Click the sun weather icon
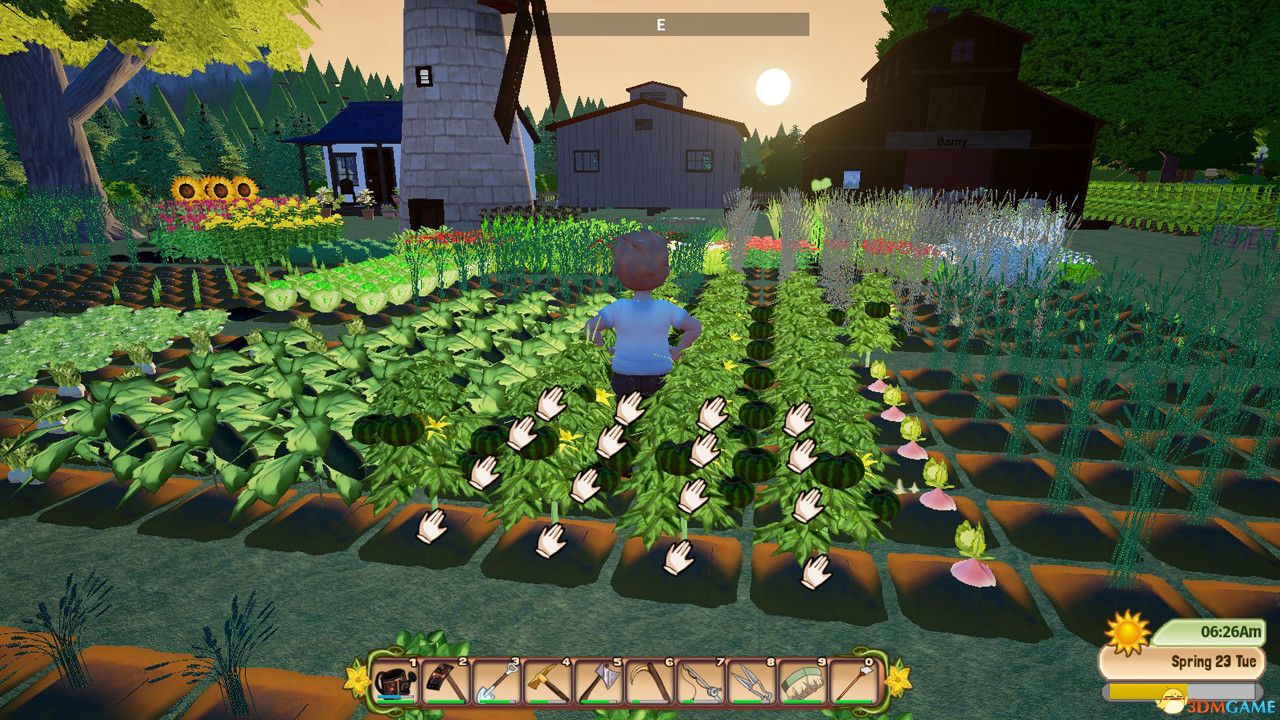 pyautogui.click(x=1129, y=631)
